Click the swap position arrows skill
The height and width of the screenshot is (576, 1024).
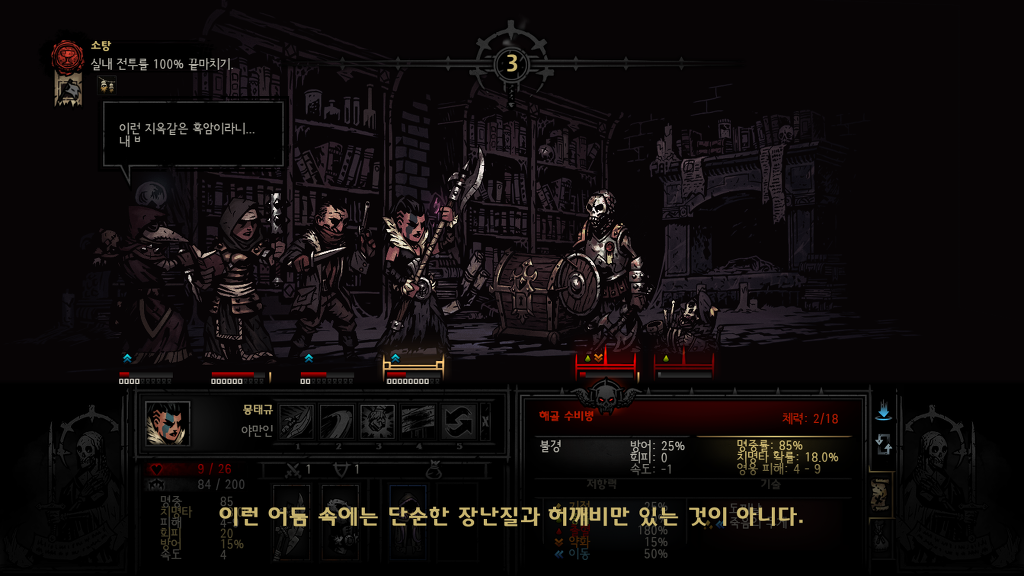(456, 422)
